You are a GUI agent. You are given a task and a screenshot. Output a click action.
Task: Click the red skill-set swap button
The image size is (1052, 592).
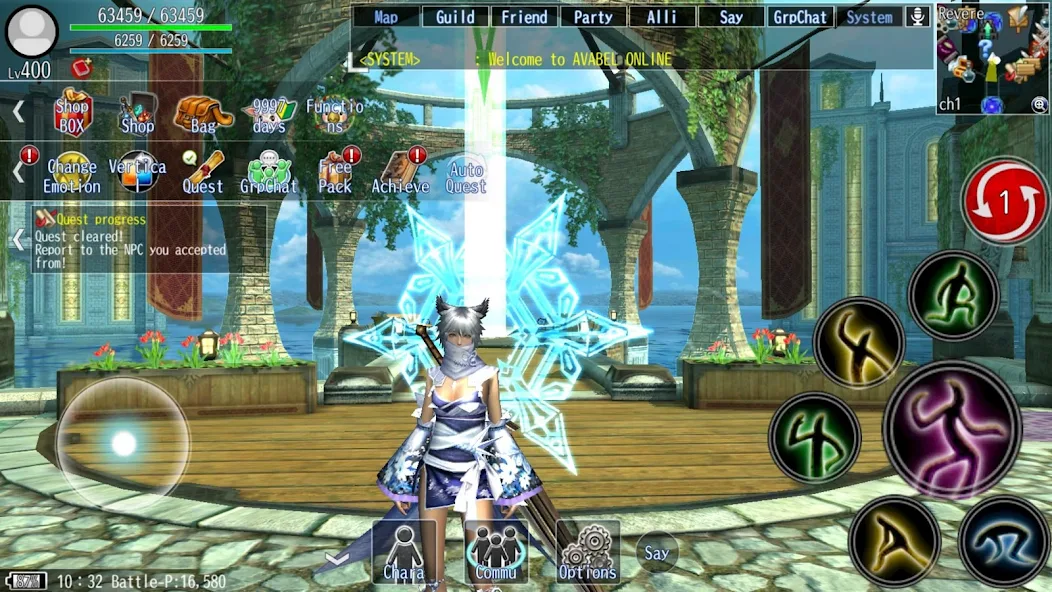pyautogui.click(x=1004, y=202)
